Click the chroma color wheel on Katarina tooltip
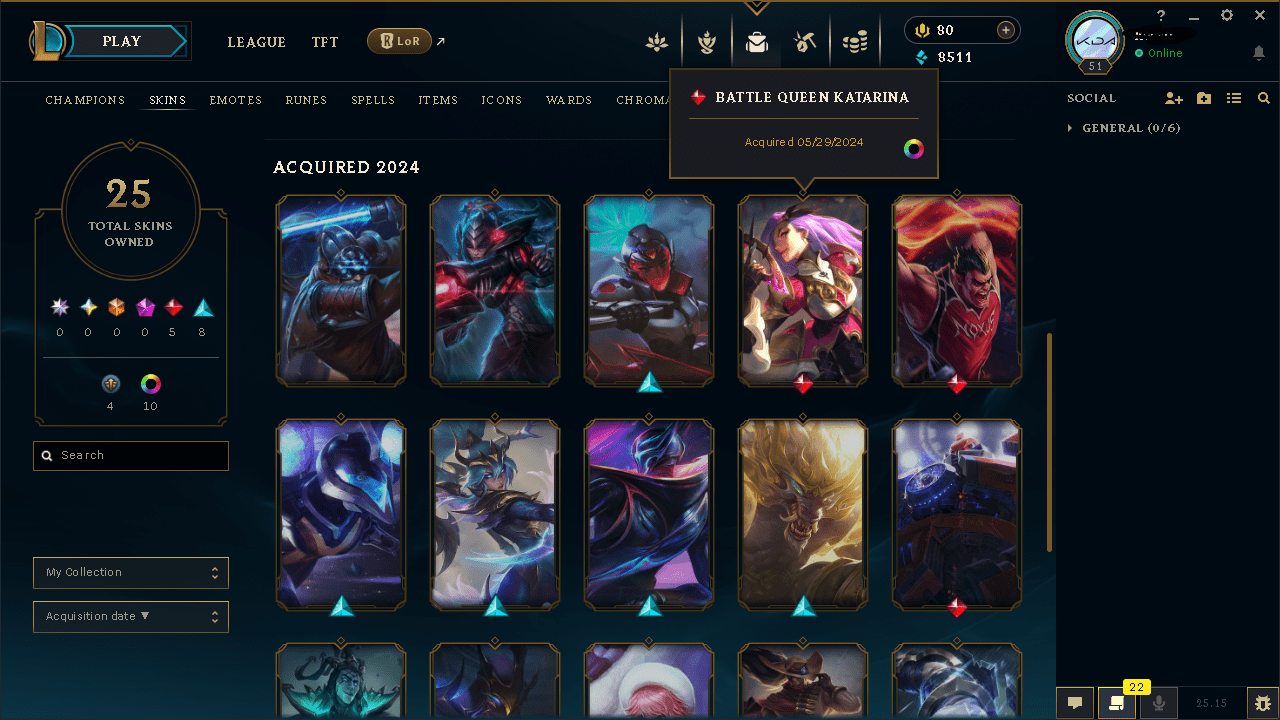The height and width of the screenshot is (720, 1280). tap(913, 148)
